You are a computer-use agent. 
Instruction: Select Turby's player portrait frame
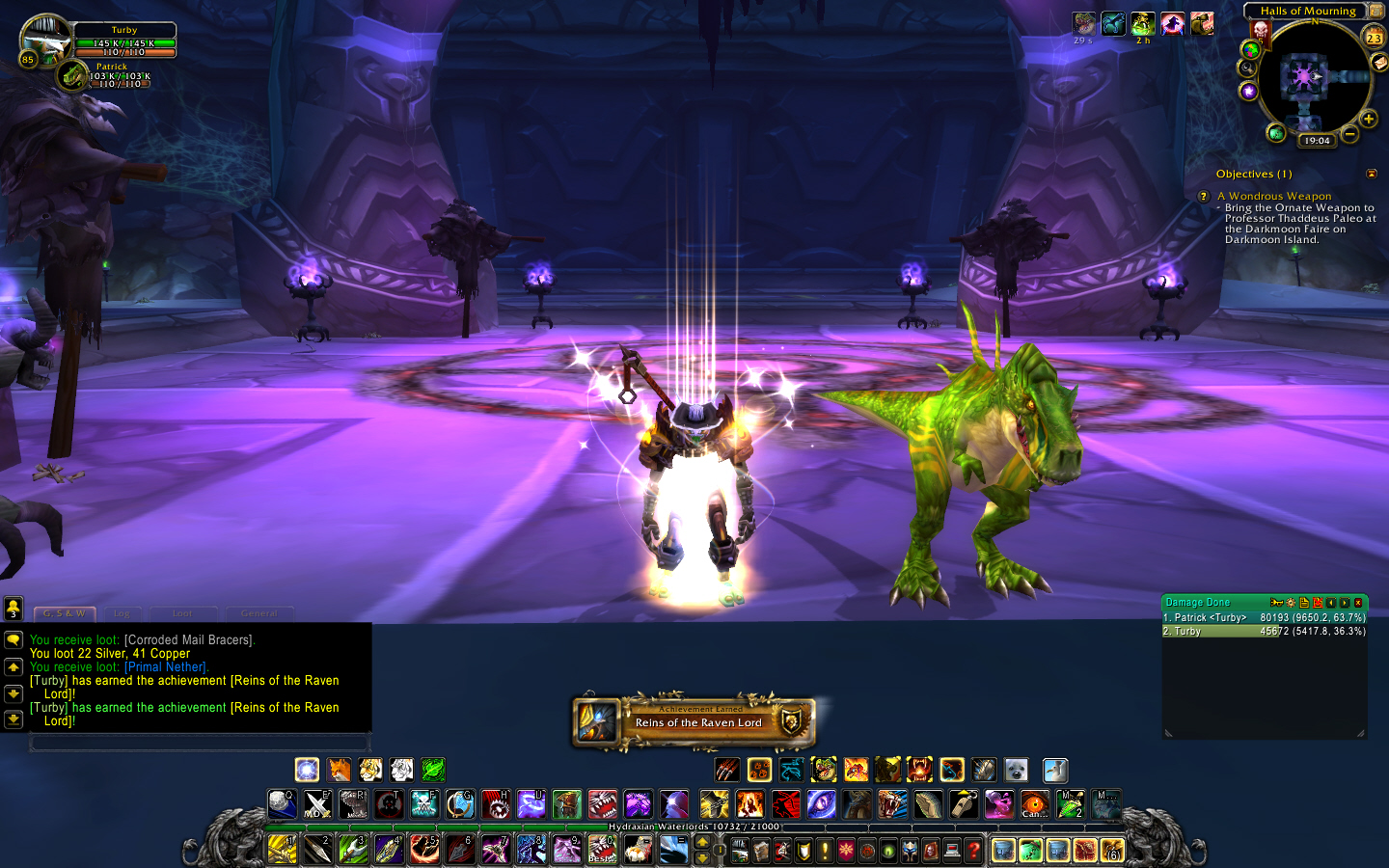click(44, 39)
